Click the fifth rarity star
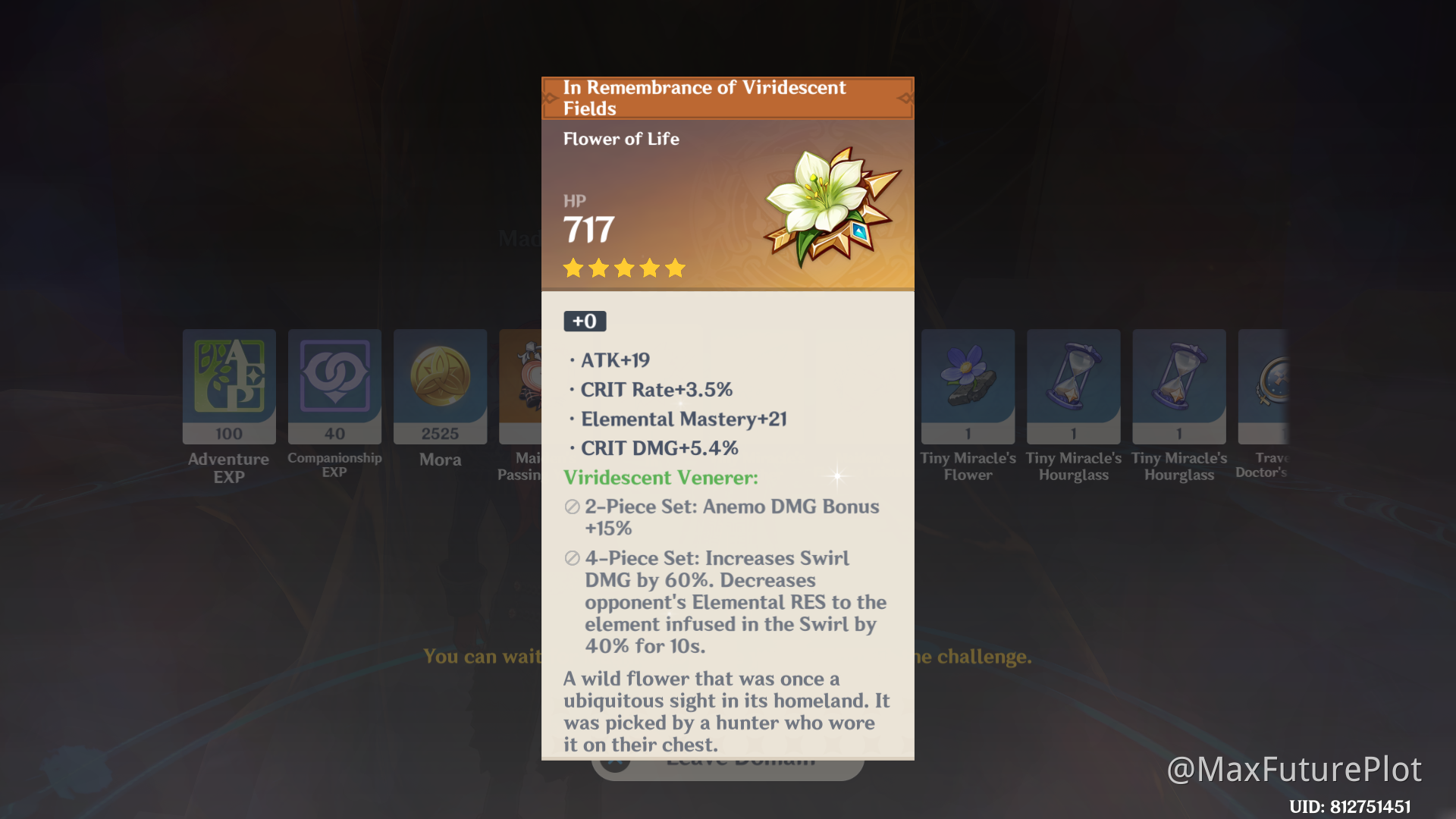The image size is (1456, 819). [x=675, y=268]
